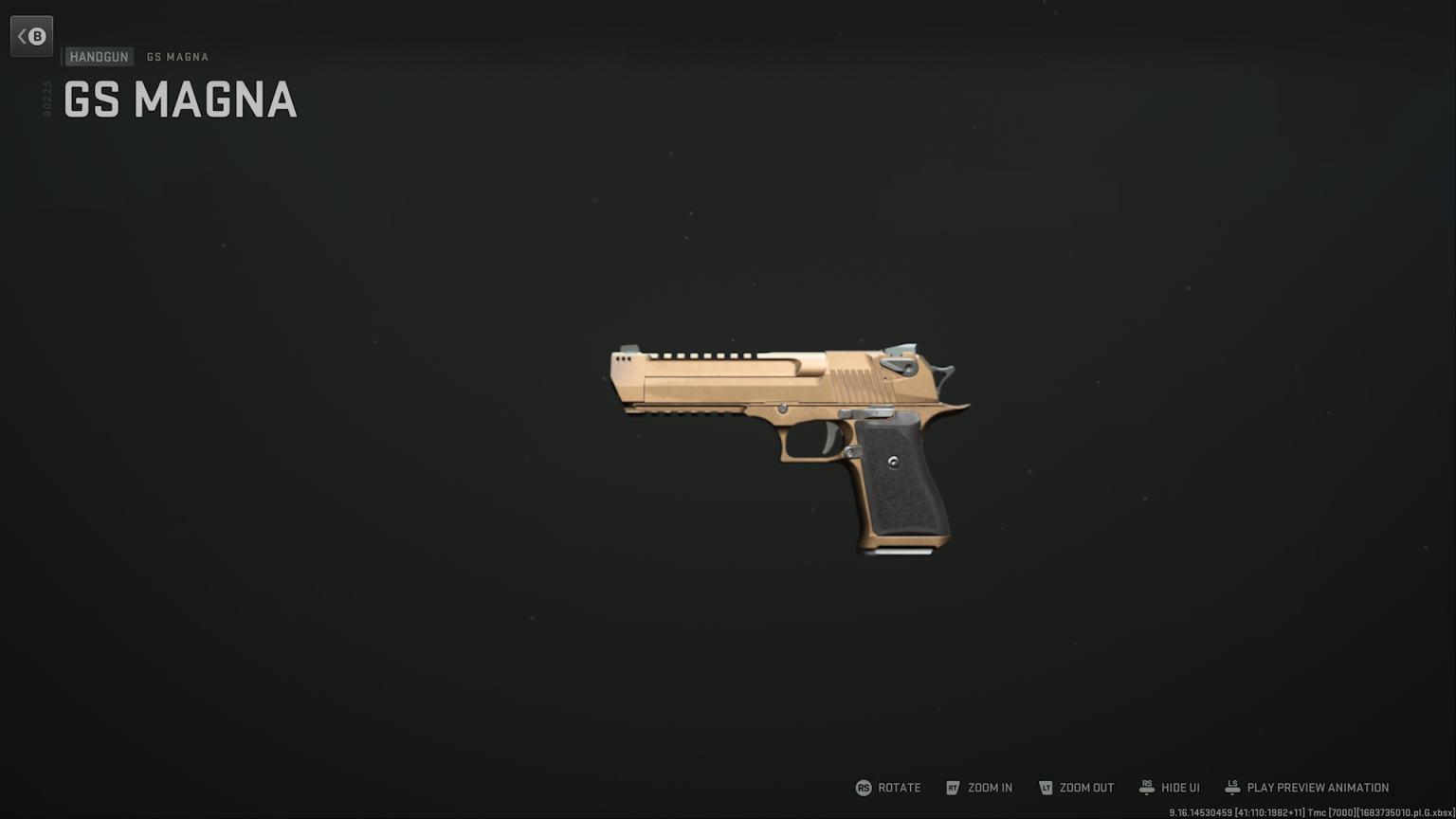
Task: Click the vertical 90225 identifier text
Action: pyautogui.click(x=45, y=97)
